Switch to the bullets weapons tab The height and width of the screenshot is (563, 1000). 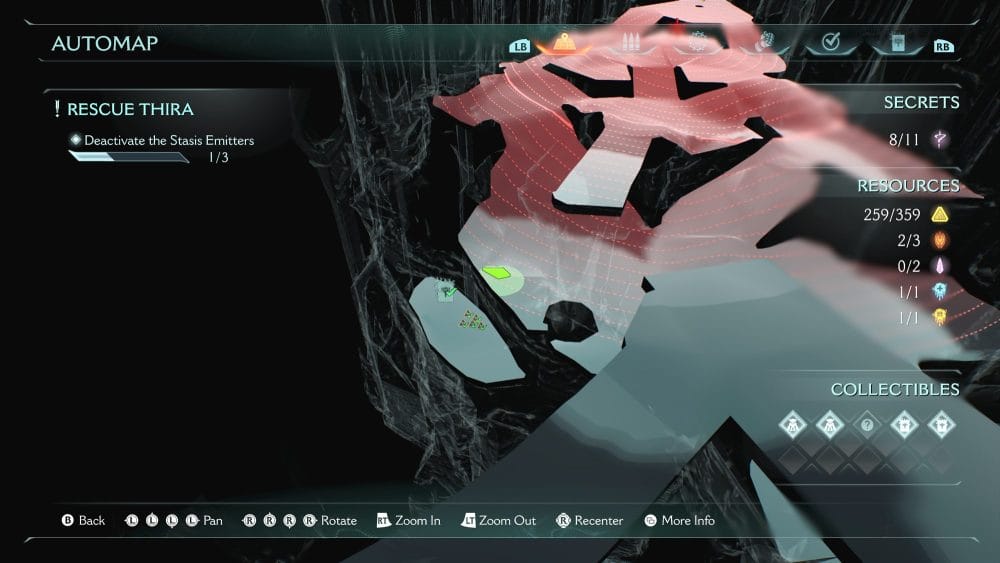[631, 43]
